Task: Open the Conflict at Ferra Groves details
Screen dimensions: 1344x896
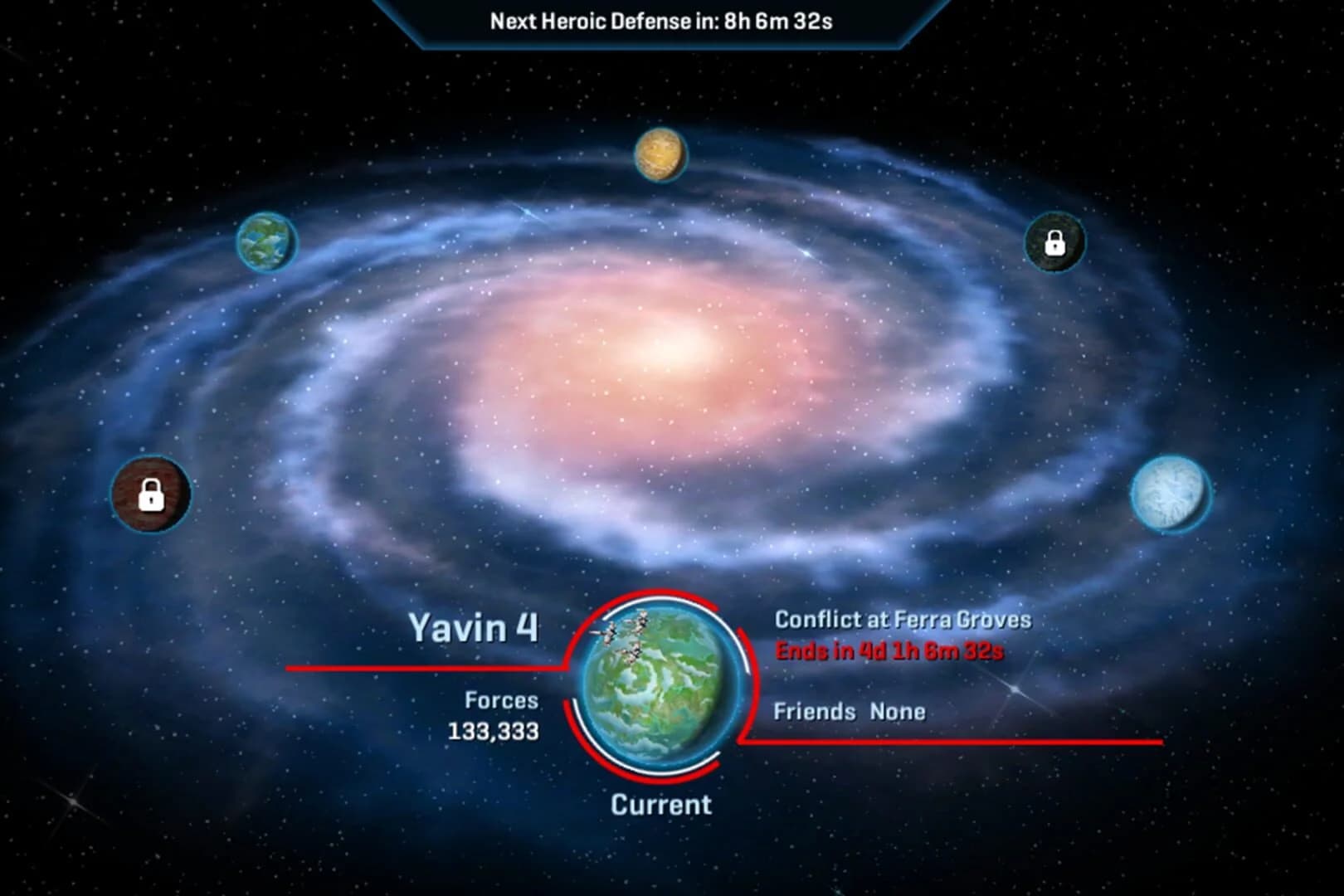Action: point(903,618)
